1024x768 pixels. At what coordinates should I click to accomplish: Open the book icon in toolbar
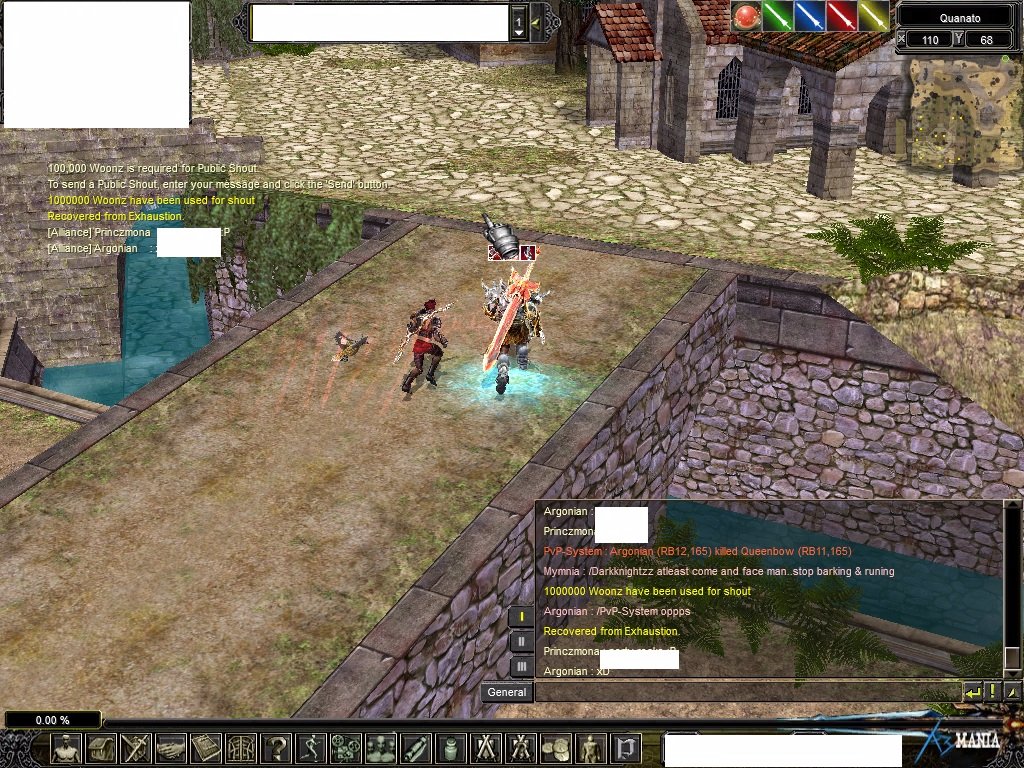(x=206, y=748)
